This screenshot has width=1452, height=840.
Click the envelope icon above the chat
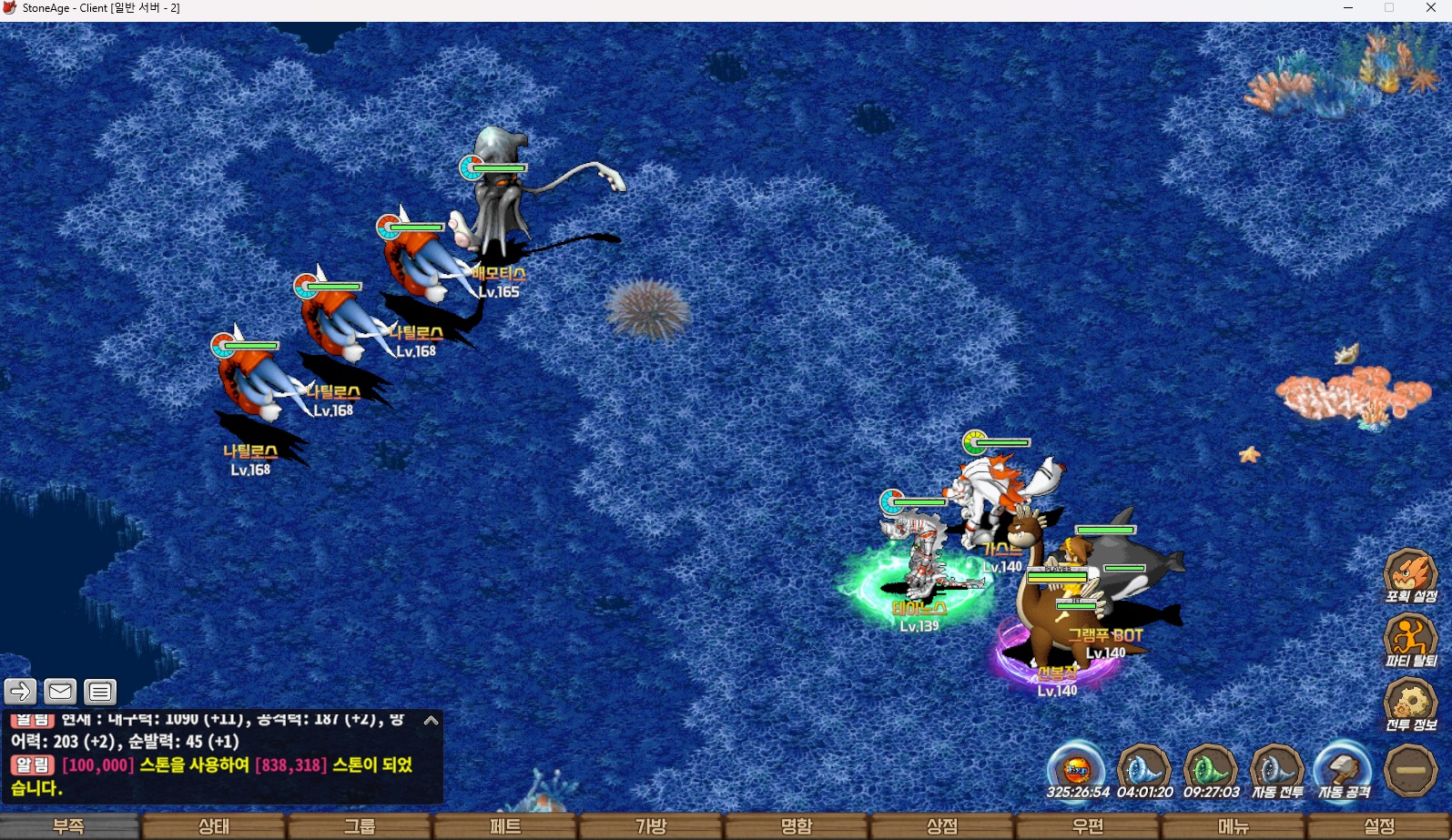coord(60,693)
